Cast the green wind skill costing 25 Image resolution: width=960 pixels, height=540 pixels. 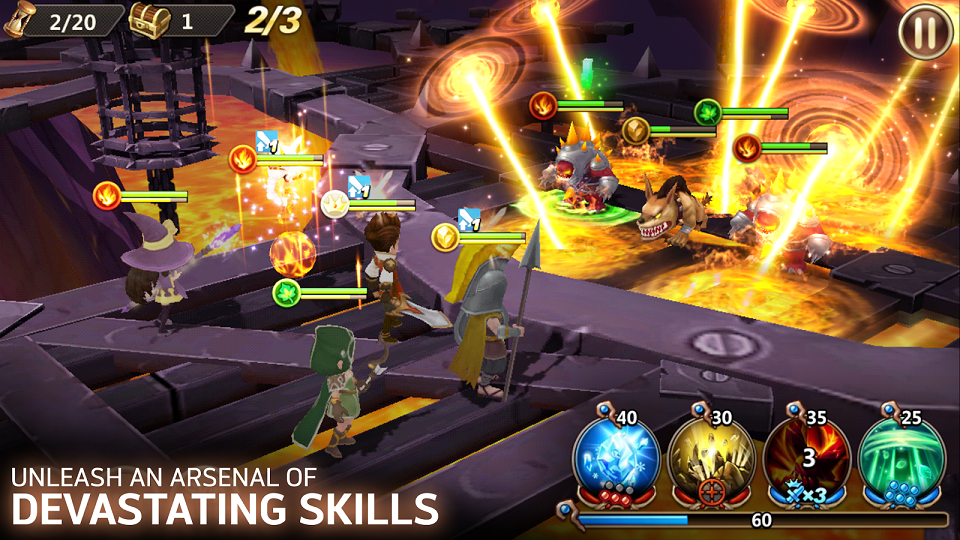[x=902, y=457]
